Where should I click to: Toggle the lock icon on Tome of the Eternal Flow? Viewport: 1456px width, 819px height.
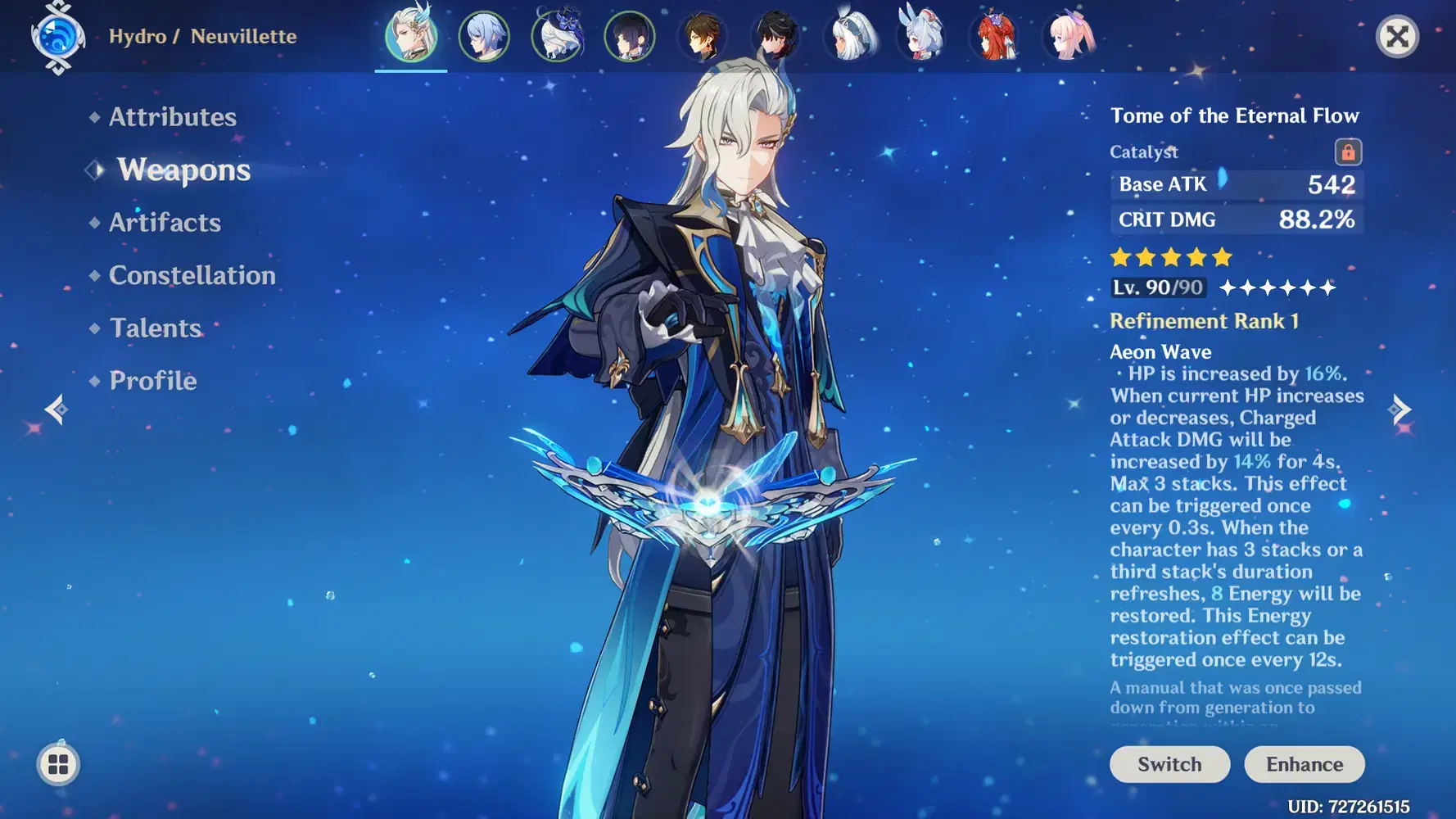point(1350,152)
